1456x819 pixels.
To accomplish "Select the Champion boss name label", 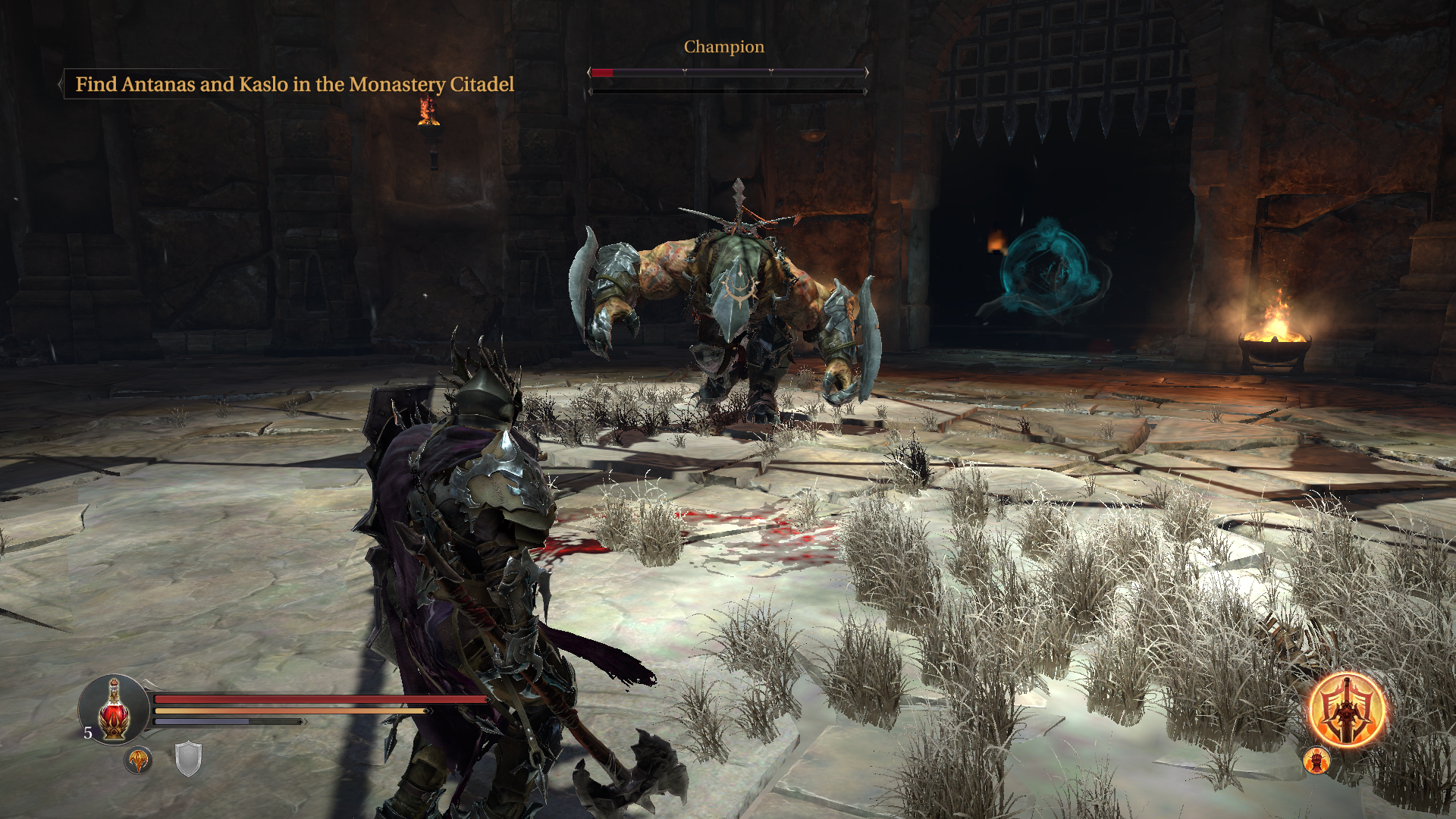I will 723,47.
